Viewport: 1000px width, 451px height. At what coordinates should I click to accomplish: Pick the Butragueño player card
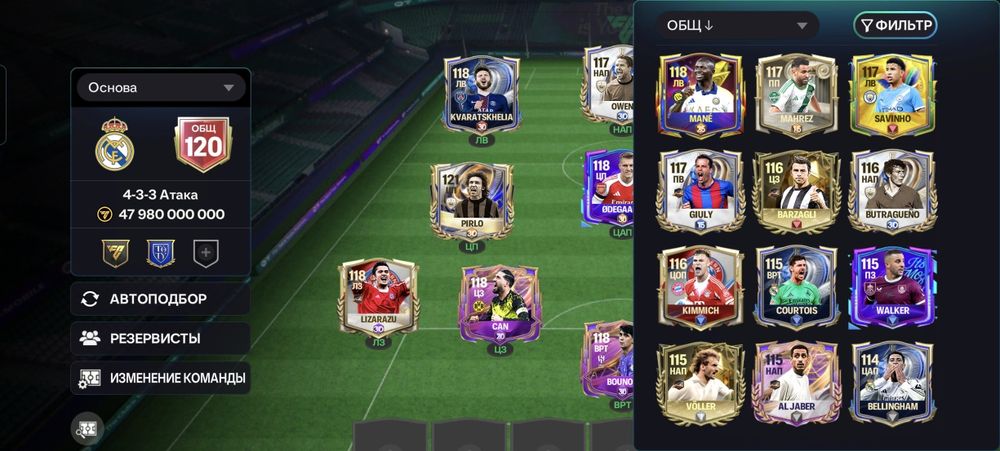pos(892,192)
